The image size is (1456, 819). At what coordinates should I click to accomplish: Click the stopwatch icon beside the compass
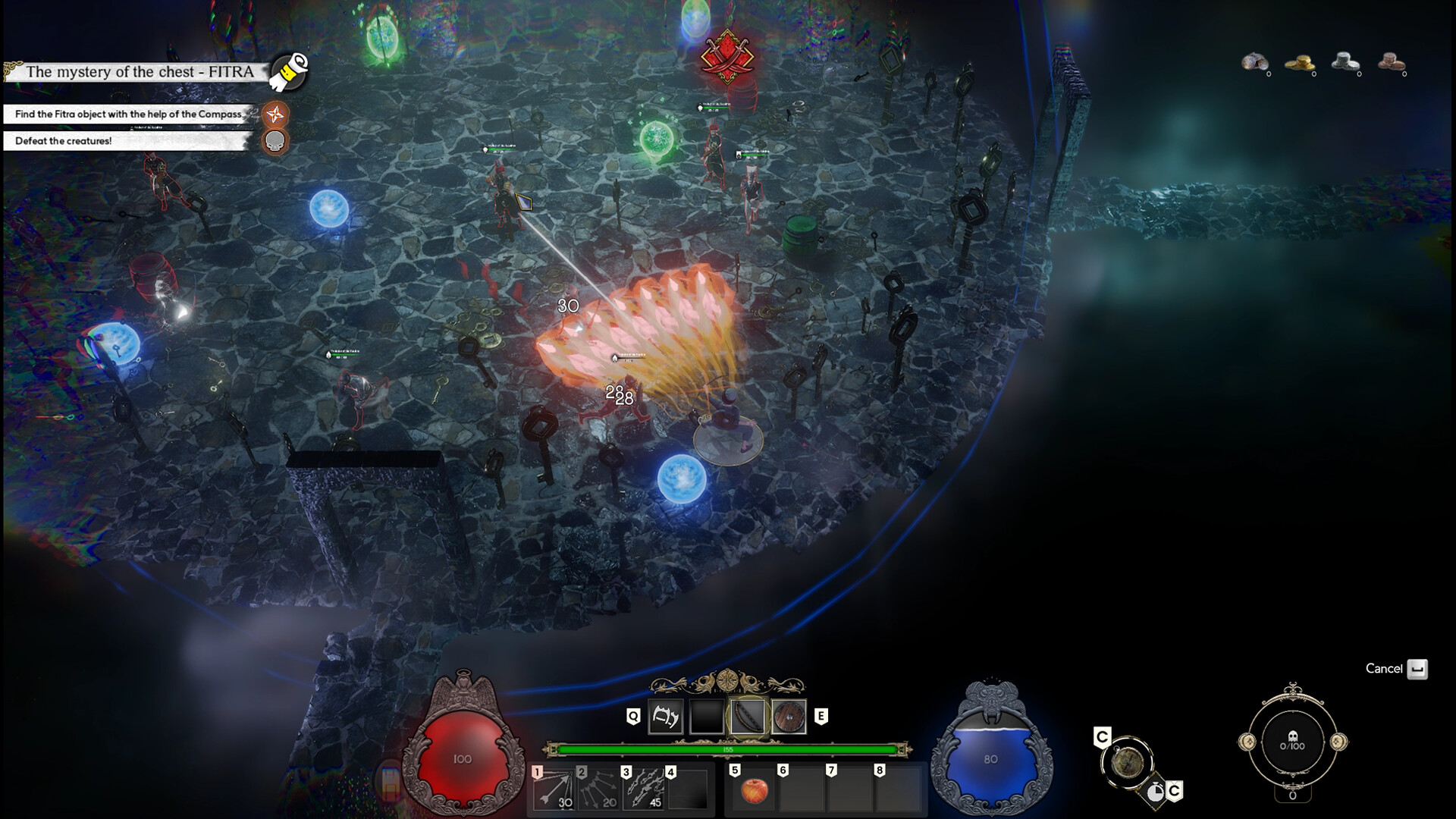pyautogui.click(x=1155, y=792)
